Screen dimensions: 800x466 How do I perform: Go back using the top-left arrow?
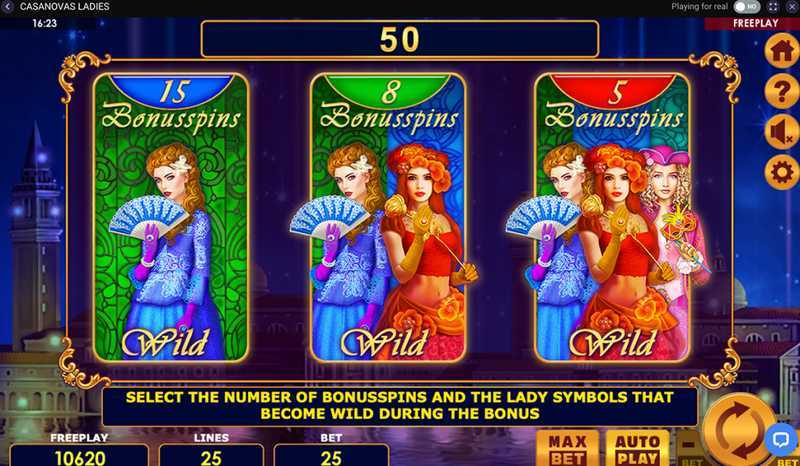click(7, 6)
